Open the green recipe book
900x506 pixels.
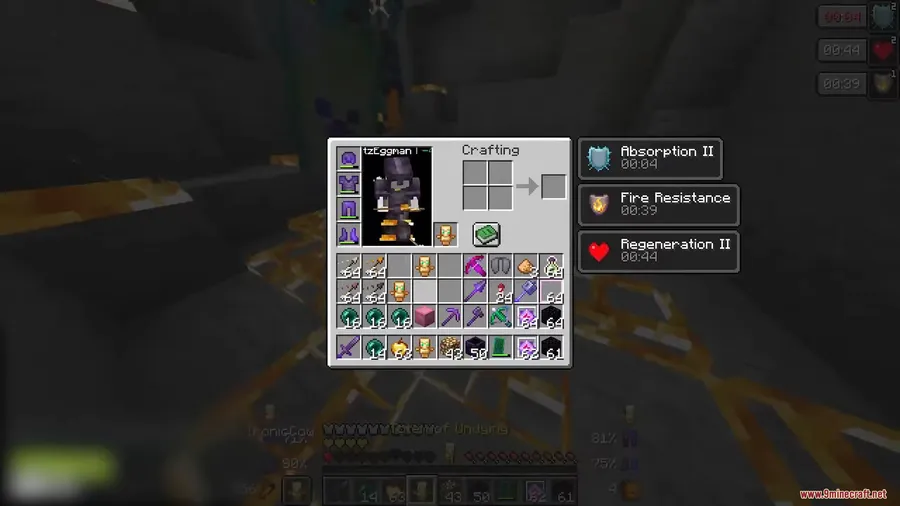[486, 234]
